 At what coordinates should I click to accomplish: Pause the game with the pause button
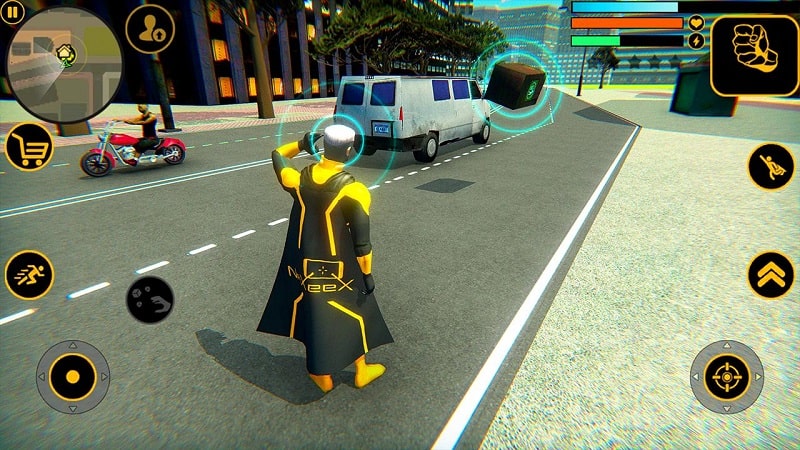13,14
